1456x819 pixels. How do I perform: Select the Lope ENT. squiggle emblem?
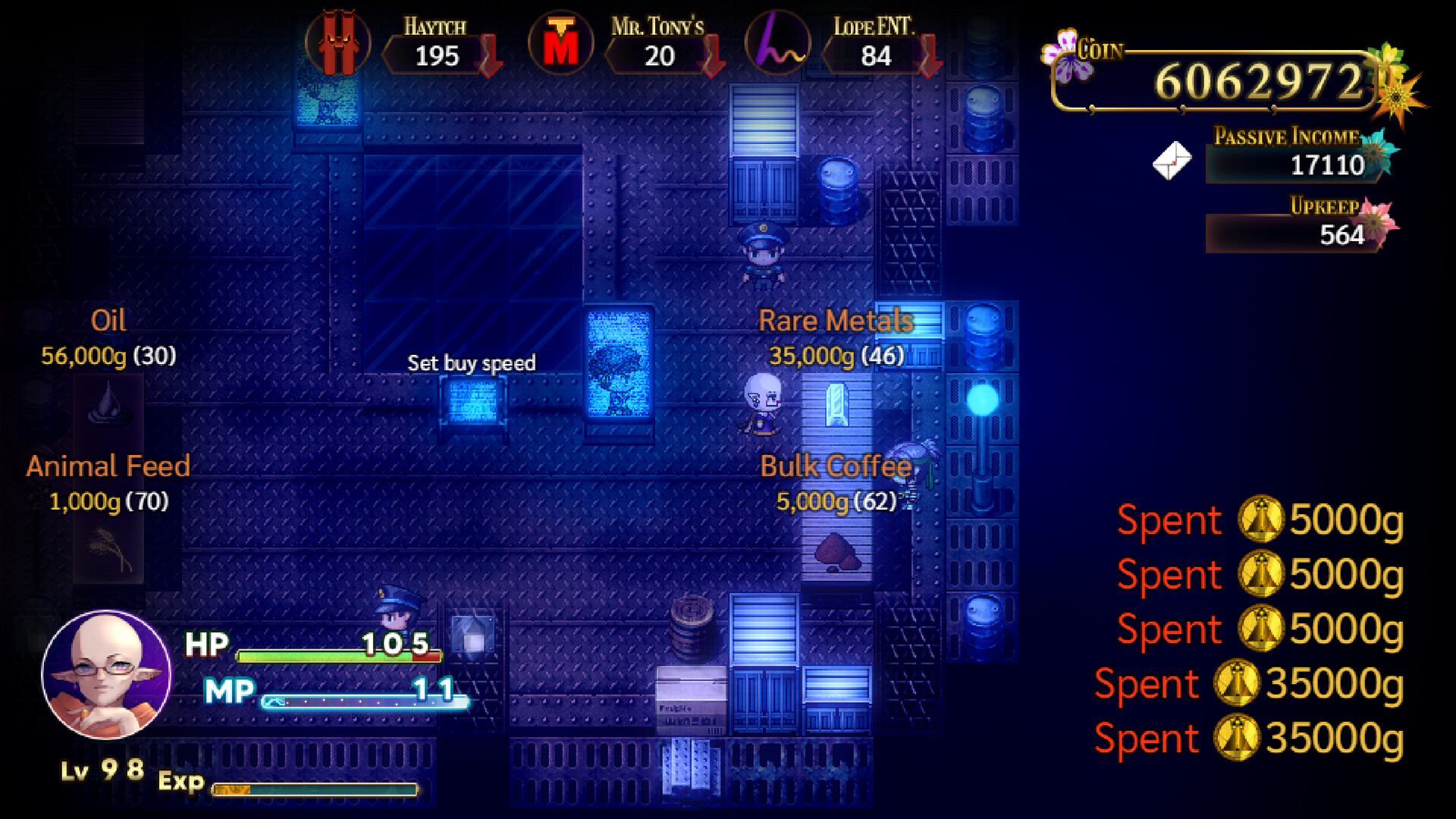[780, 43]
